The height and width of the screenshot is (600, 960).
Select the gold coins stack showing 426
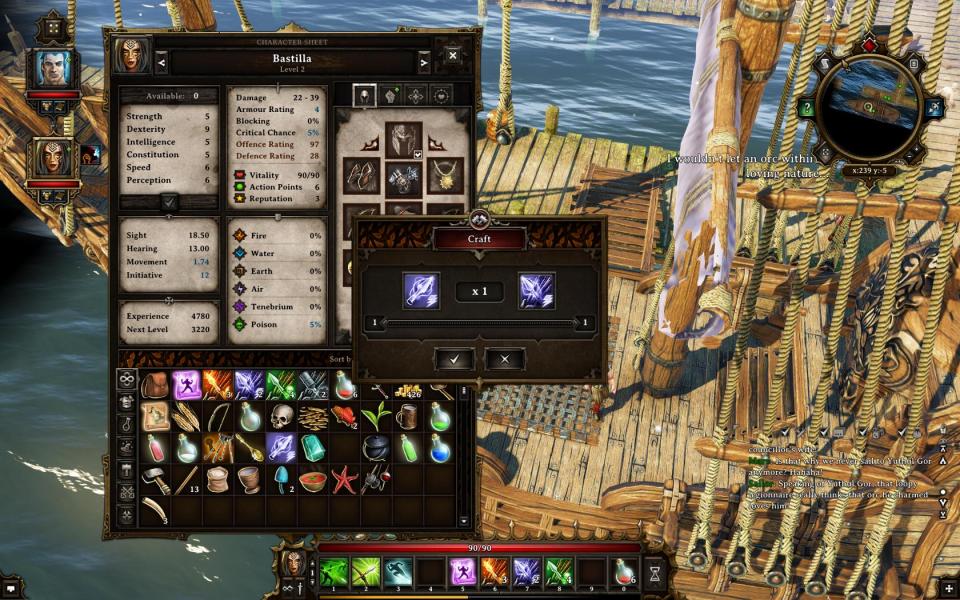pyautogui.click(x=408, y=385)
